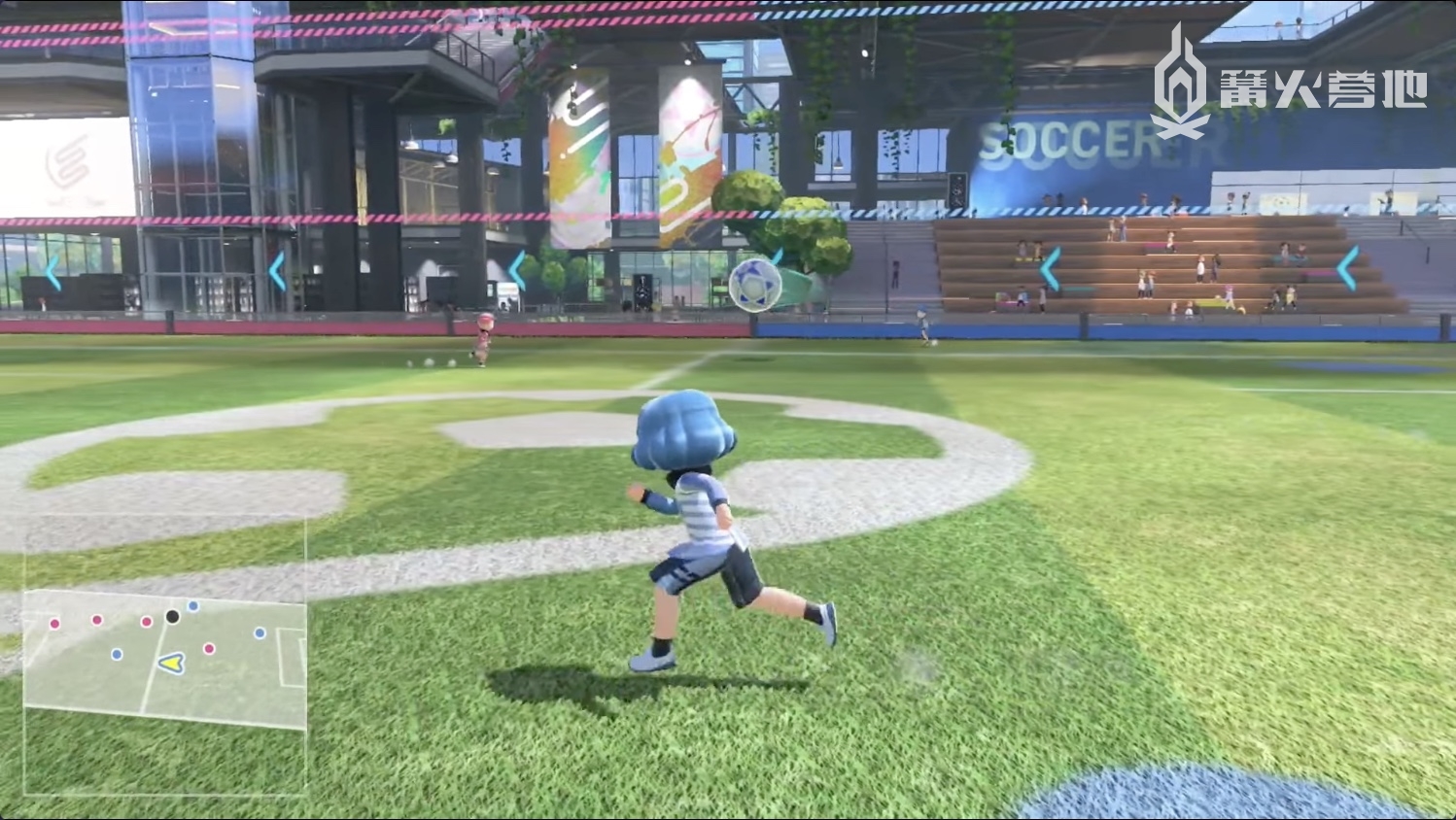Select the yellow player arrow on the minimap
Viewport: 1456px width, 820px height.
pos(173,664)
